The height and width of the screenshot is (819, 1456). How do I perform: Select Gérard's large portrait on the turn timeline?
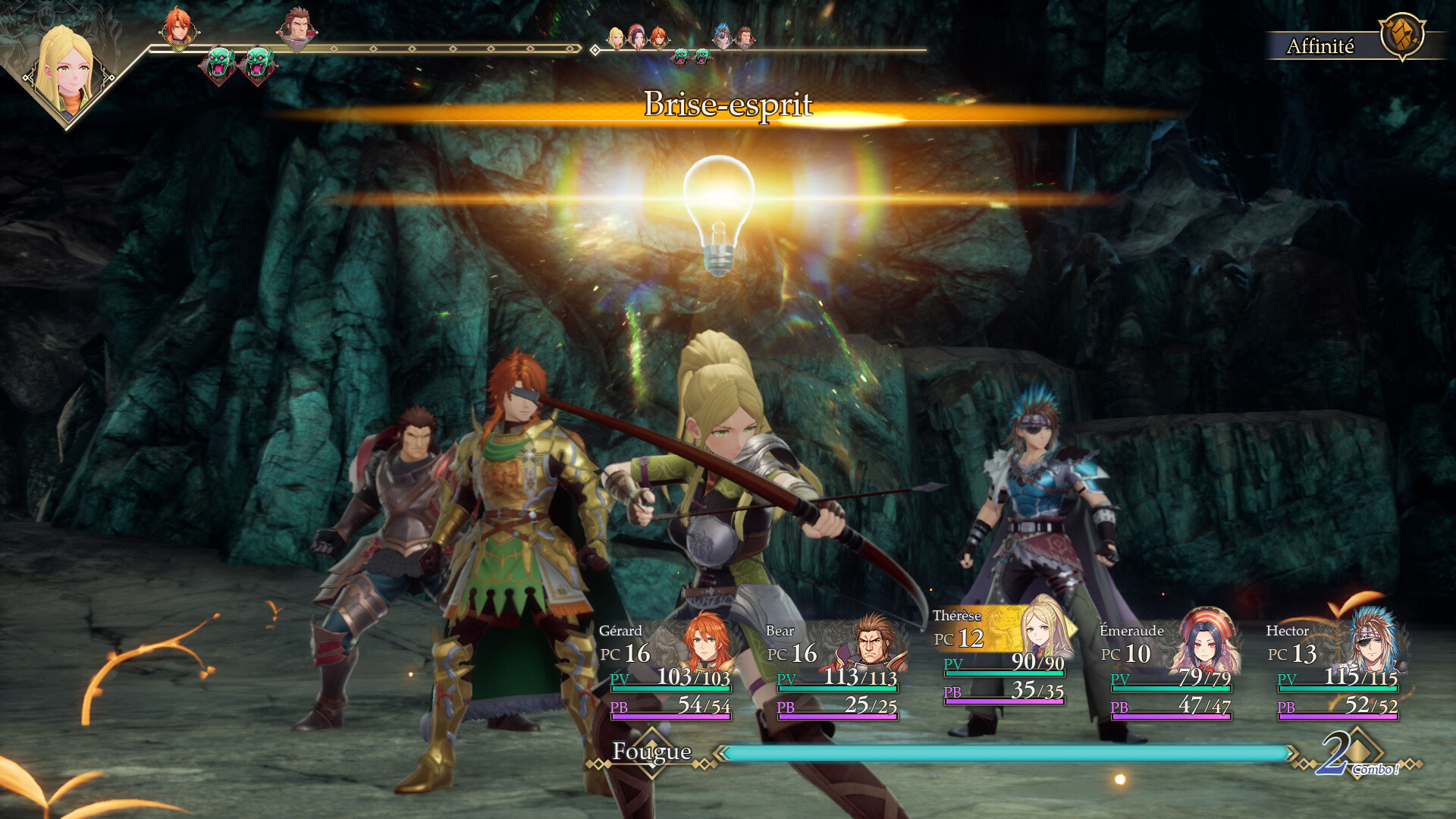tap(178, 29)
